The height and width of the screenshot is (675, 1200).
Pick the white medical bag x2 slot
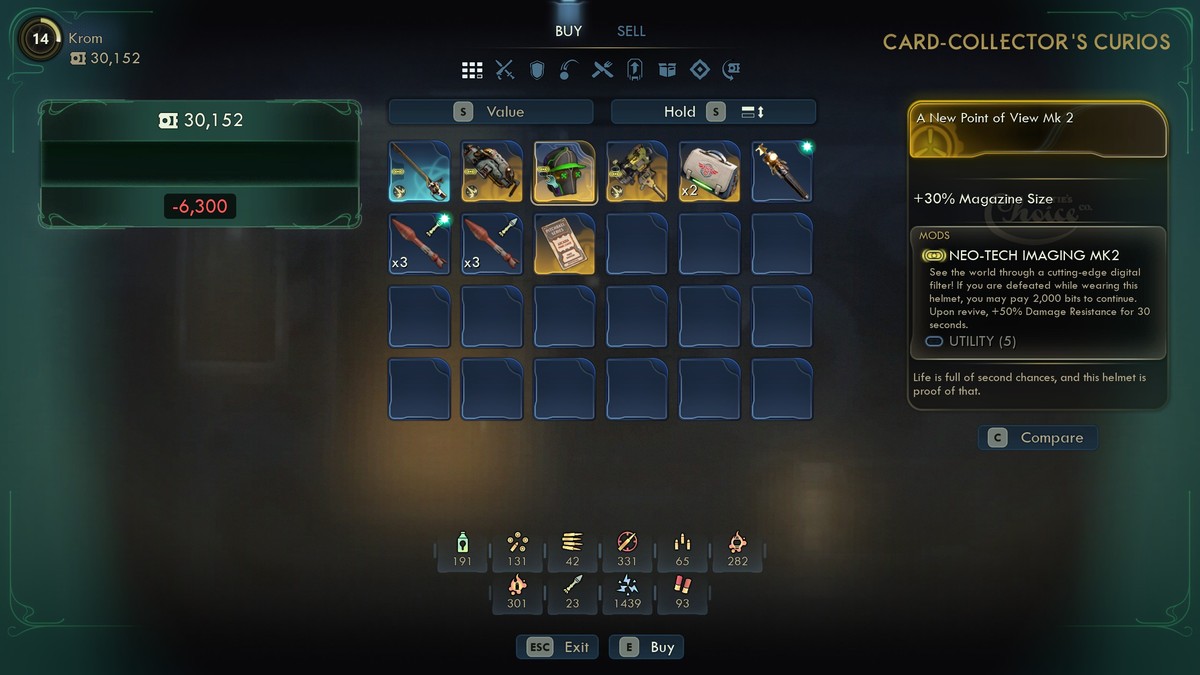click(710, 171)
